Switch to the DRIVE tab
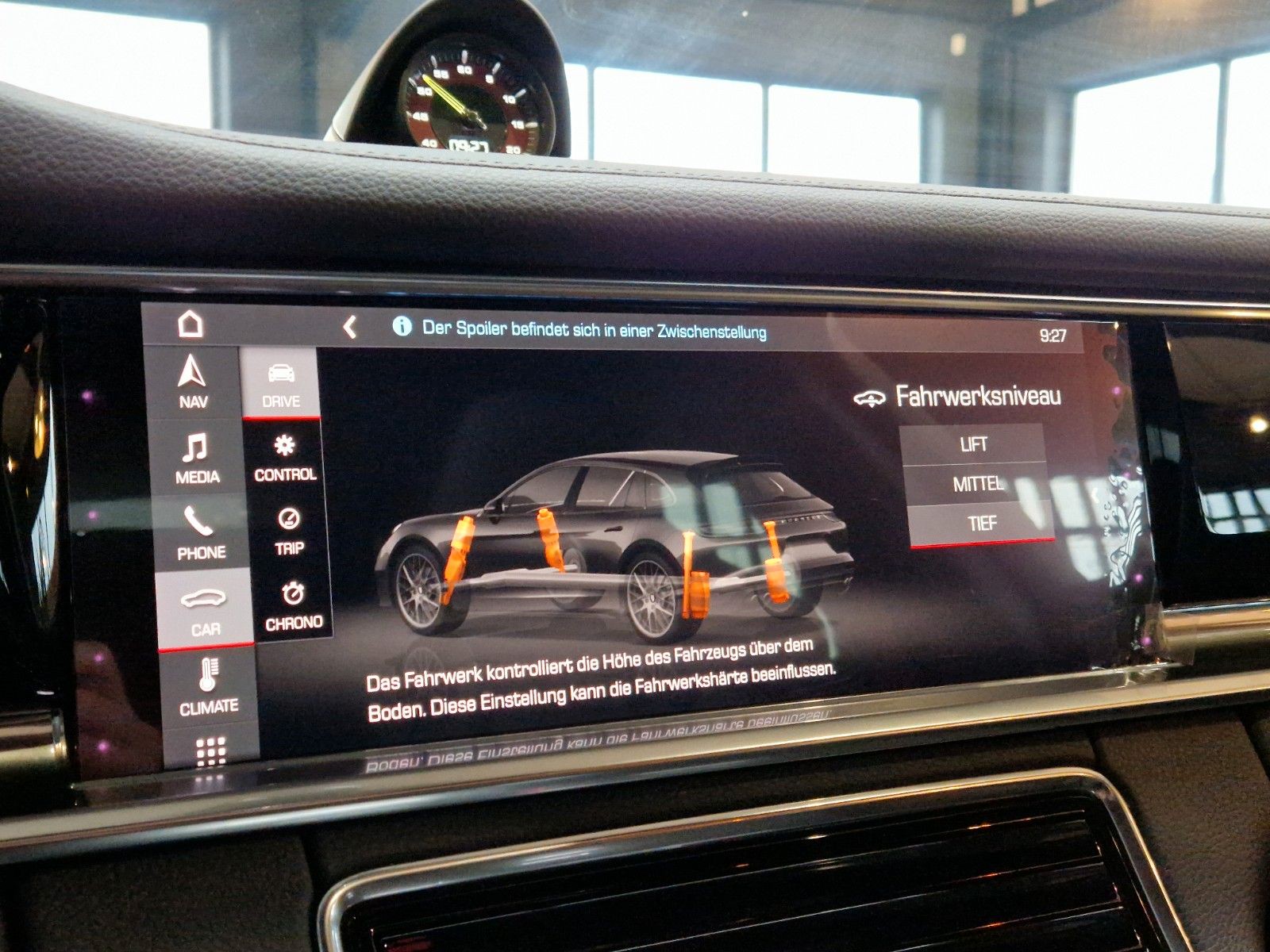This screenshot has height=952, width=1270. point(280,385)
